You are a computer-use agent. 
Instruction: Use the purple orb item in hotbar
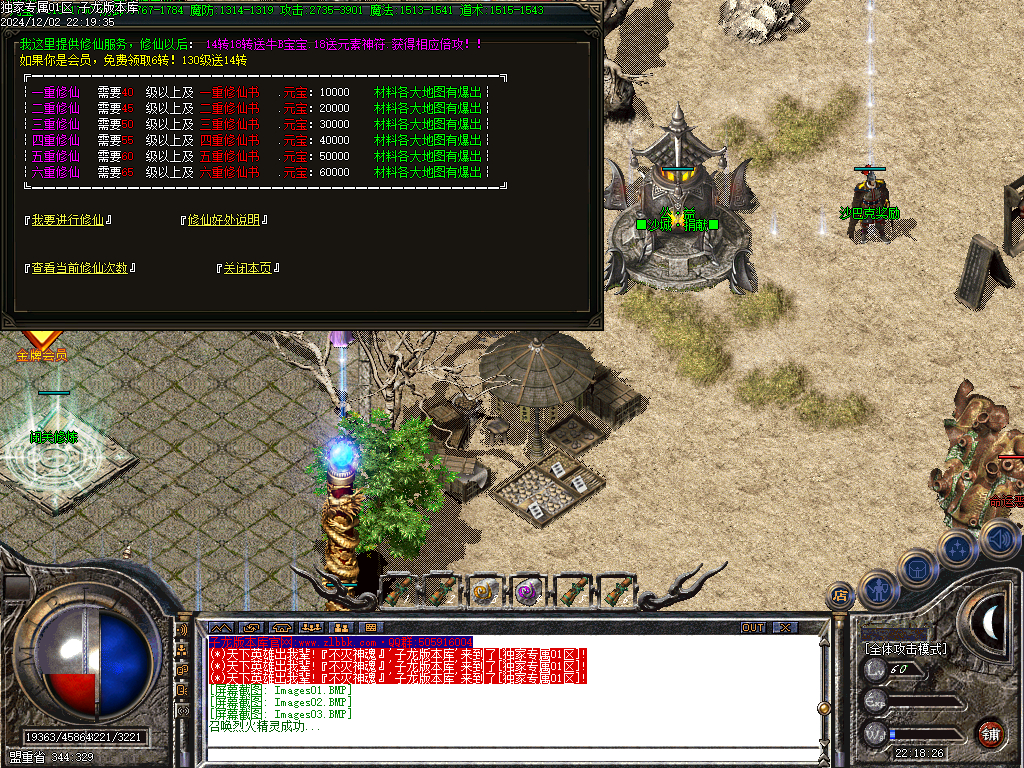[x=527, y=591]
